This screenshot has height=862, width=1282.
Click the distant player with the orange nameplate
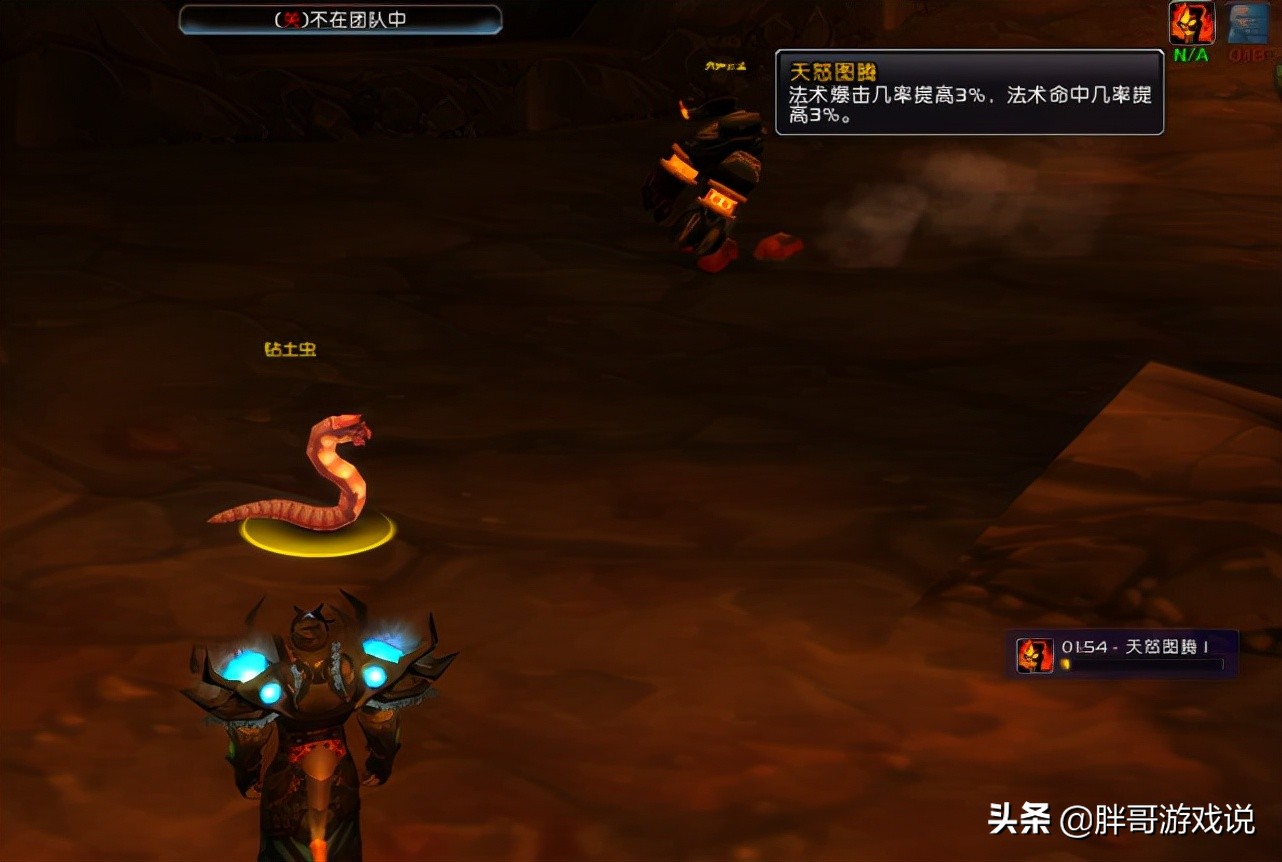[x=710, y=160]
